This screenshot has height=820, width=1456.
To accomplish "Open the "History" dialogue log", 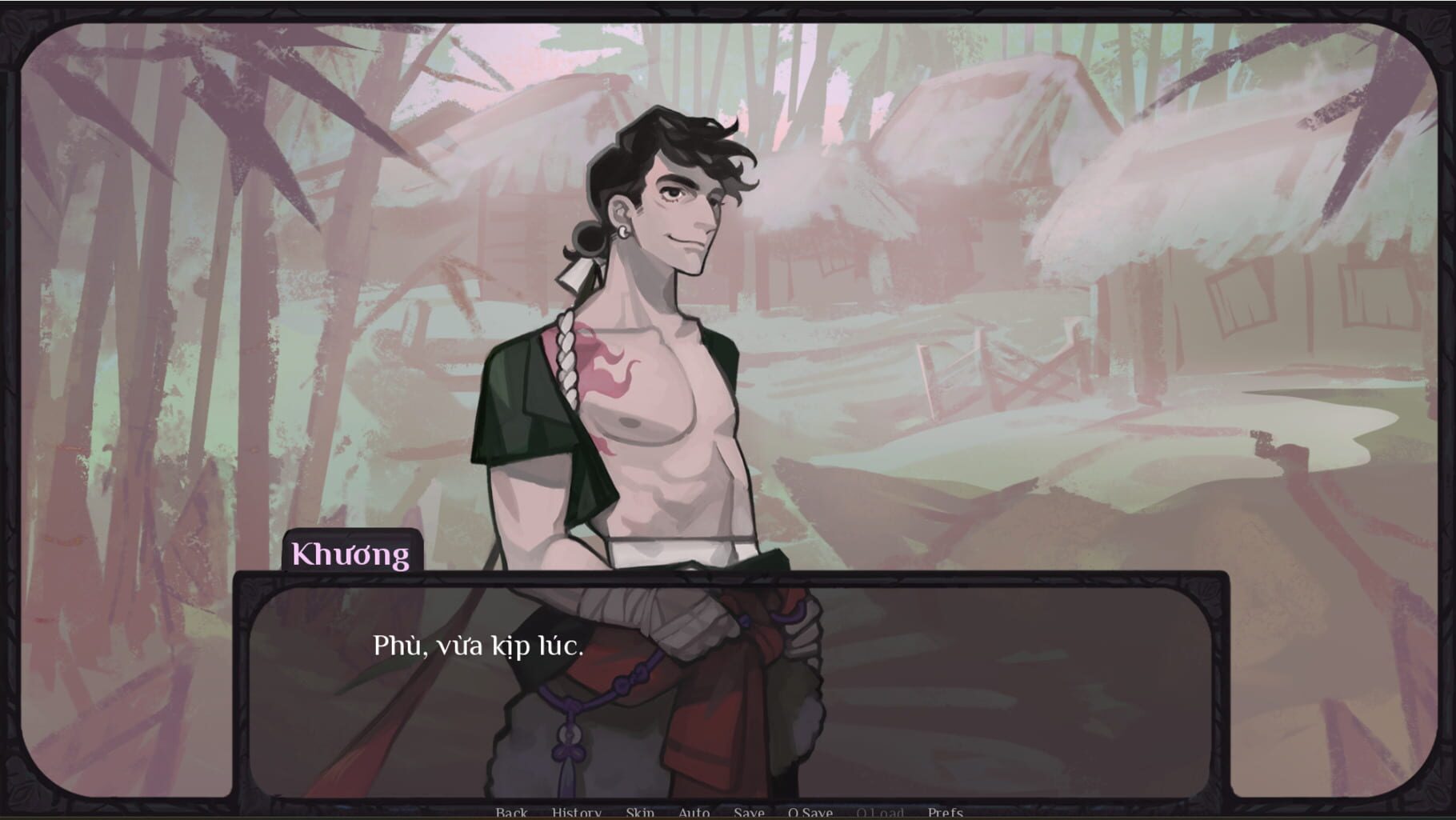I will click(x=575, y=812).
